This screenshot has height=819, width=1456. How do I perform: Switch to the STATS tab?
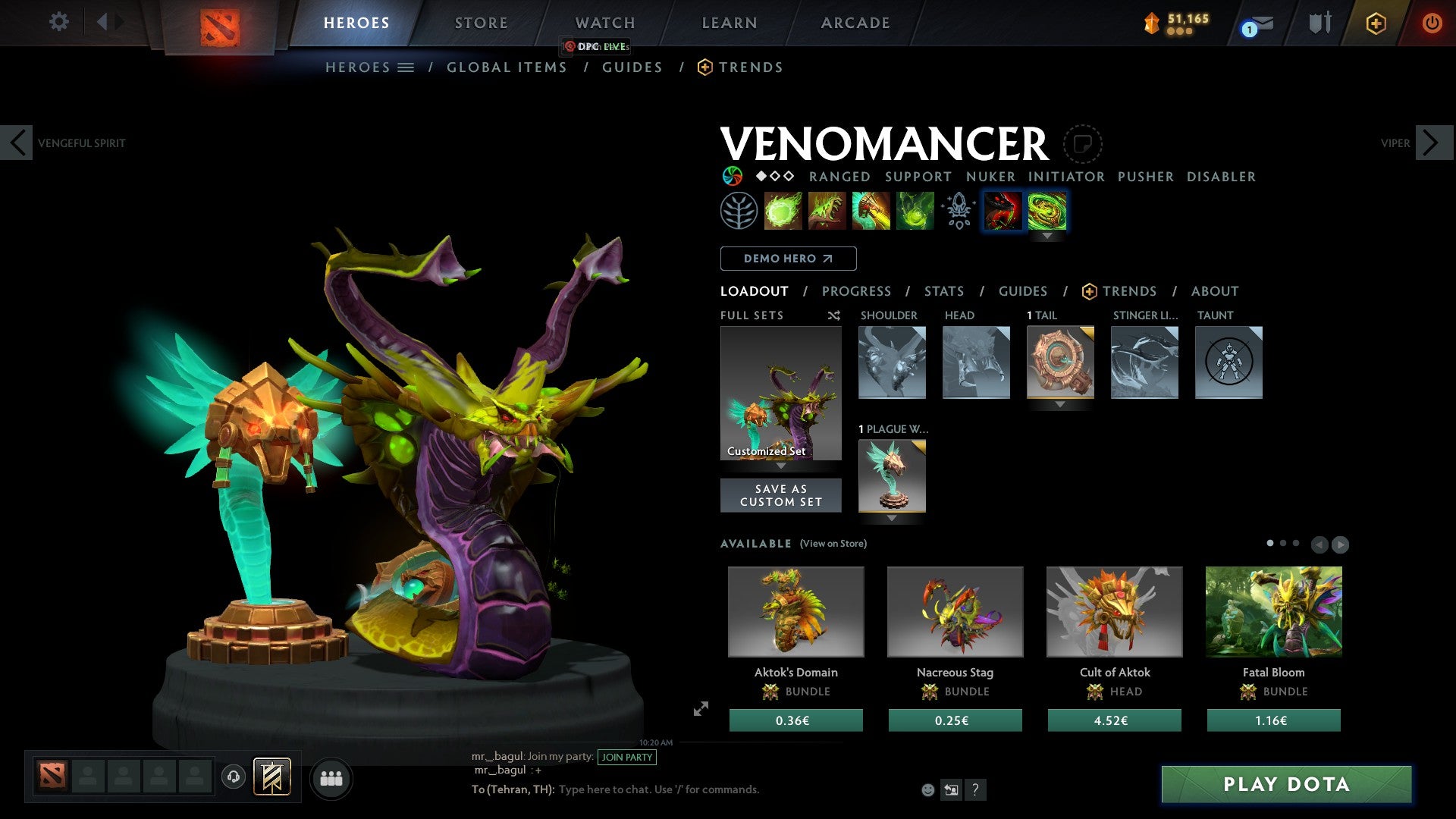(944, 291)
